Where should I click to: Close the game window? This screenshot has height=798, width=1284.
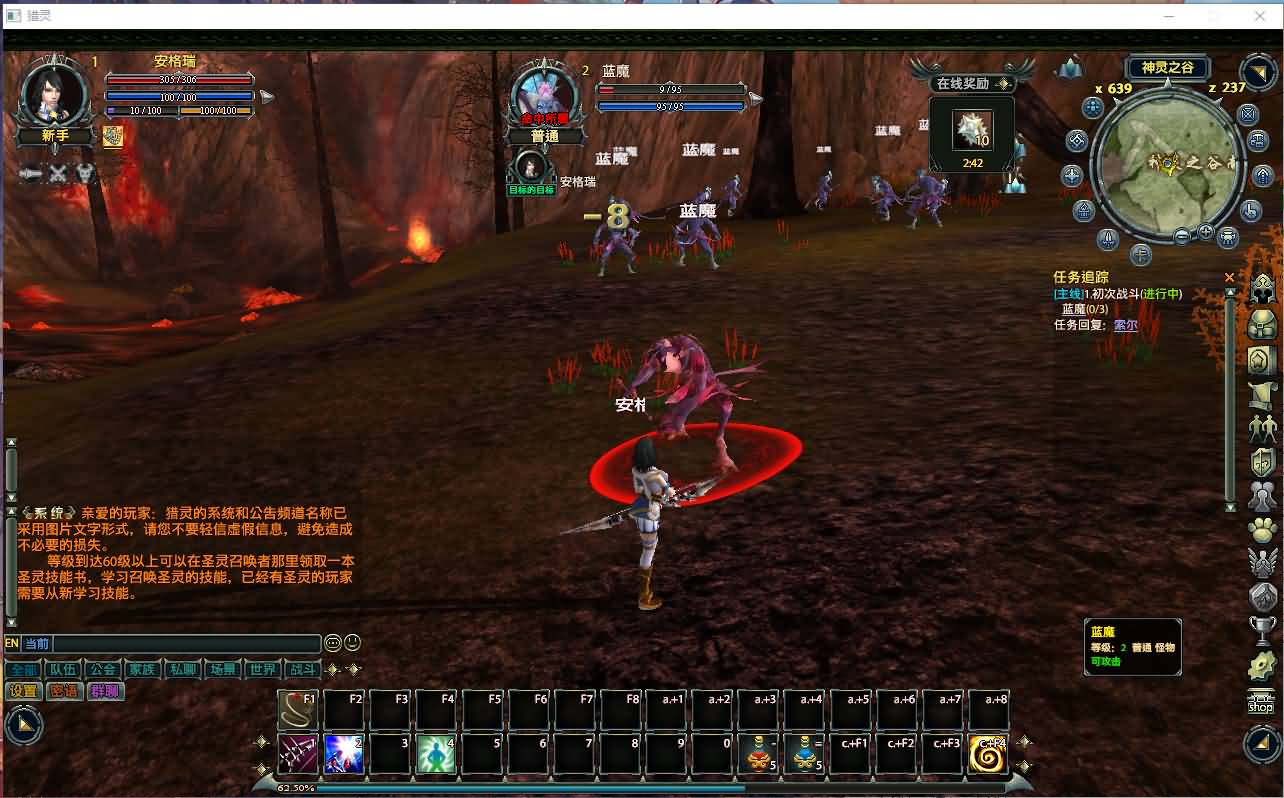[1260, 16]
